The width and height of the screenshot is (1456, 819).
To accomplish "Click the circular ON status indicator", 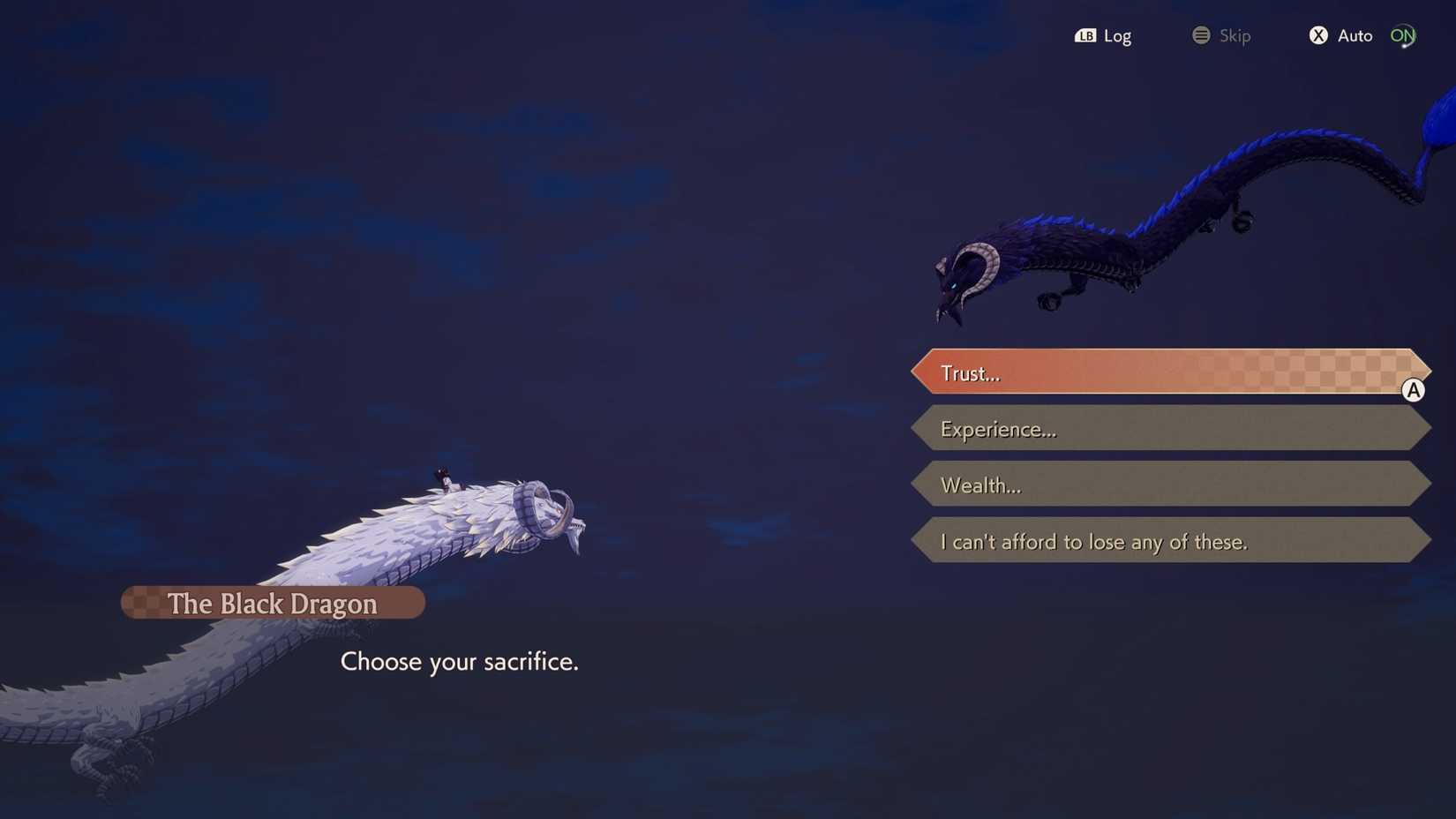I will click(1402, 35).
